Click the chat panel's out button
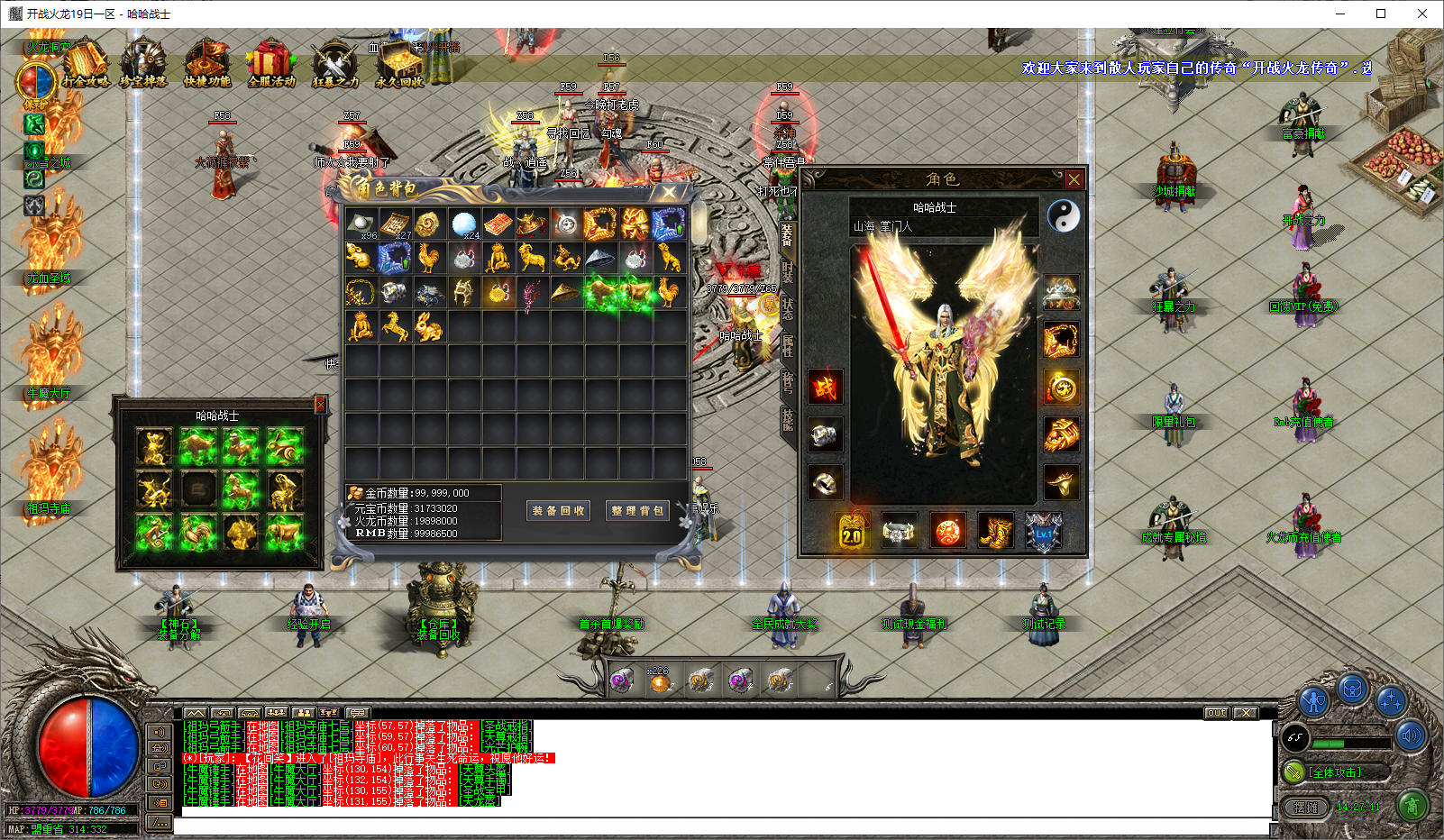 [1217, 713]
